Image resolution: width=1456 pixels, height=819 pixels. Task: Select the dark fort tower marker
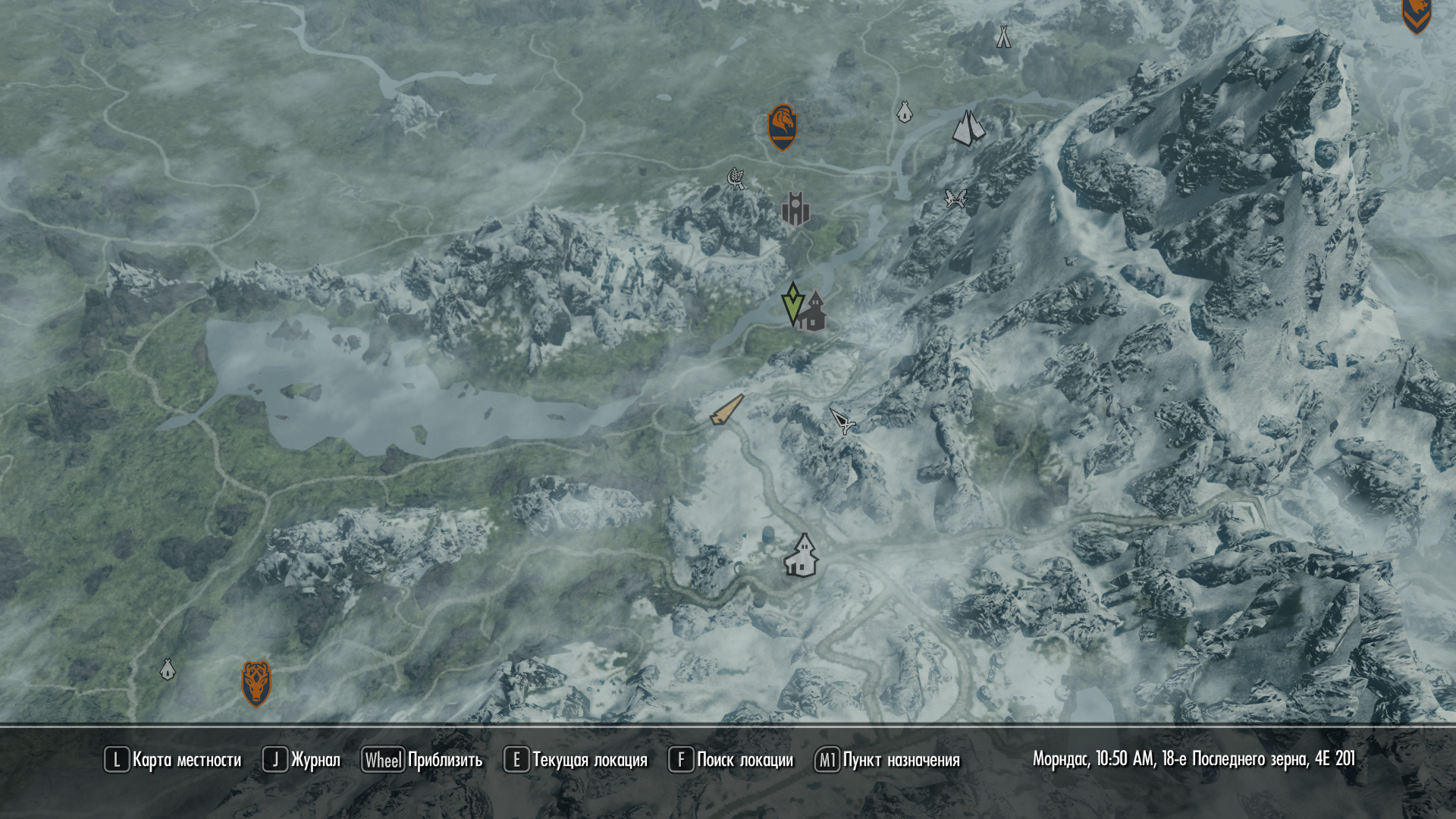[x=795, y=209]
